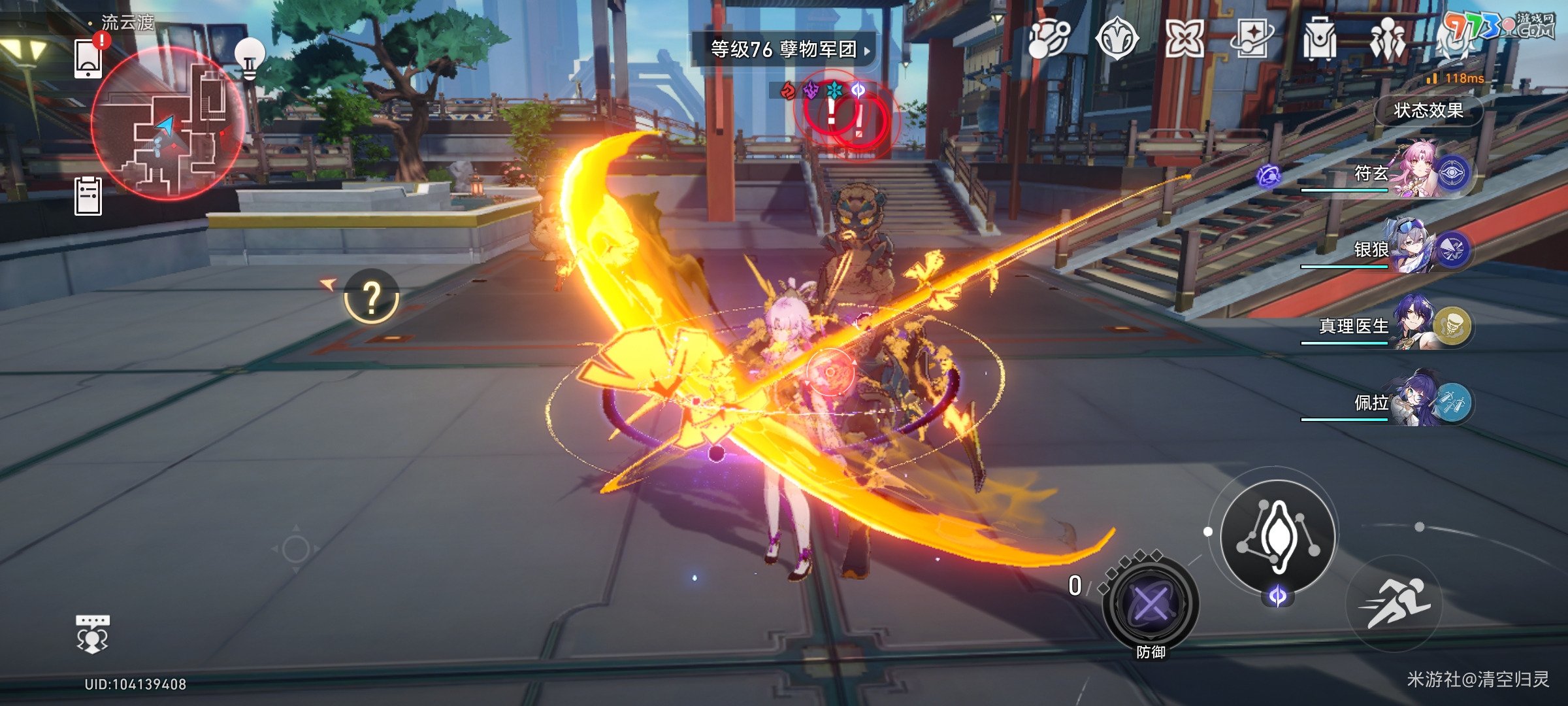The width and height of the screenshot is (1568, 706).
Task: Open the connected-nodes icon in top bar
Action: pyautogui.click(x=1048, y=39)
